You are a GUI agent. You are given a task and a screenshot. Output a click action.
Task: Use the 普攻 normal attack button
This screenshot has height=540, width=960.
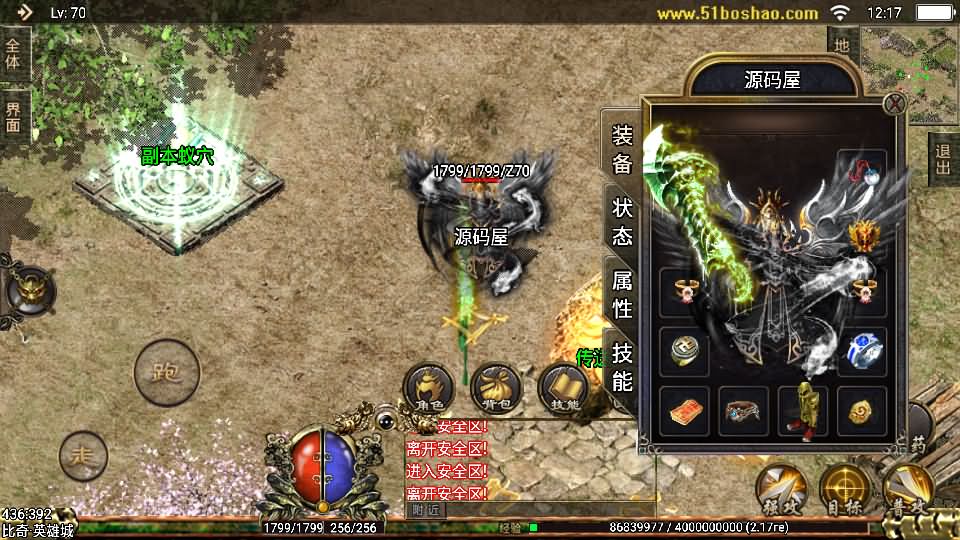908,489
